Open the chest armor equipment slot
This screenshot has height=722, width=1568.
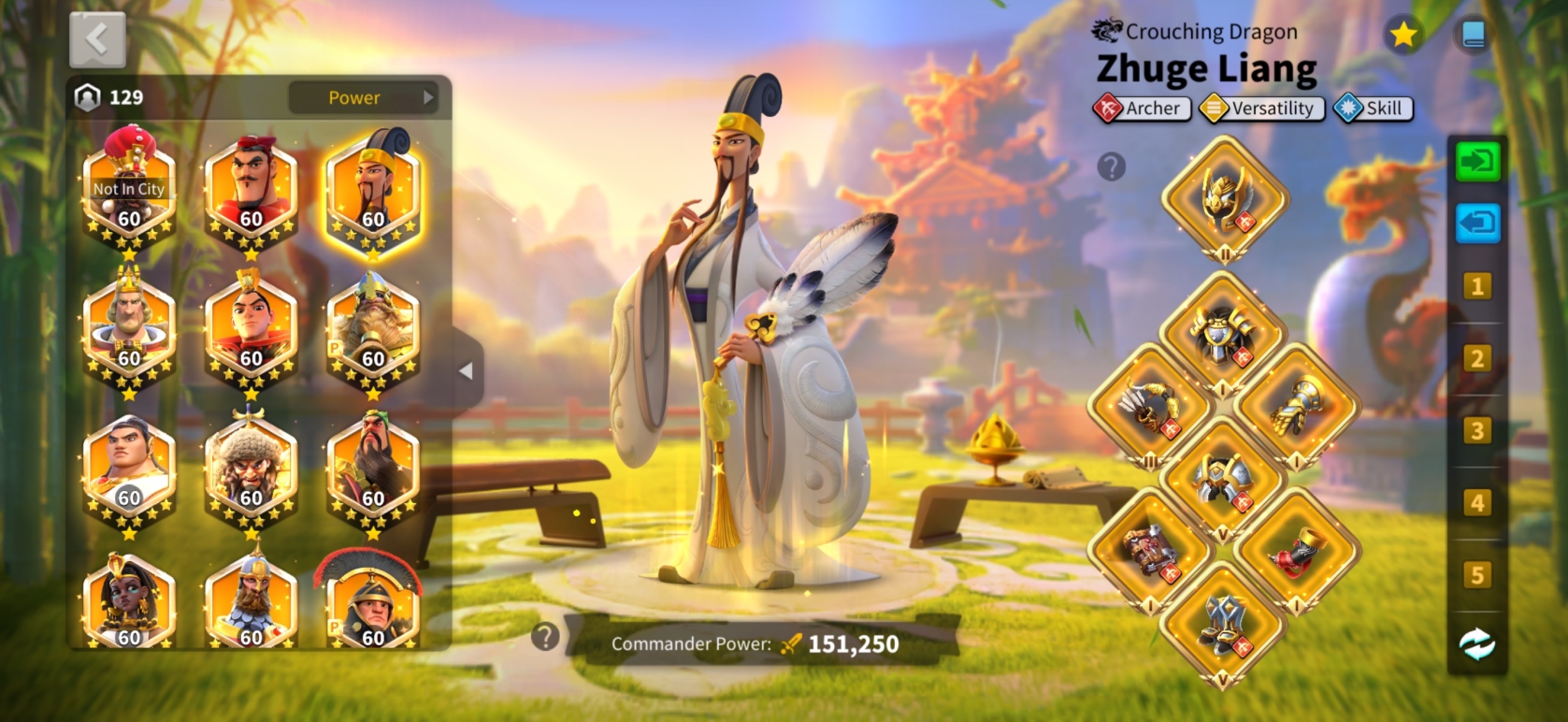(1223, 334)
